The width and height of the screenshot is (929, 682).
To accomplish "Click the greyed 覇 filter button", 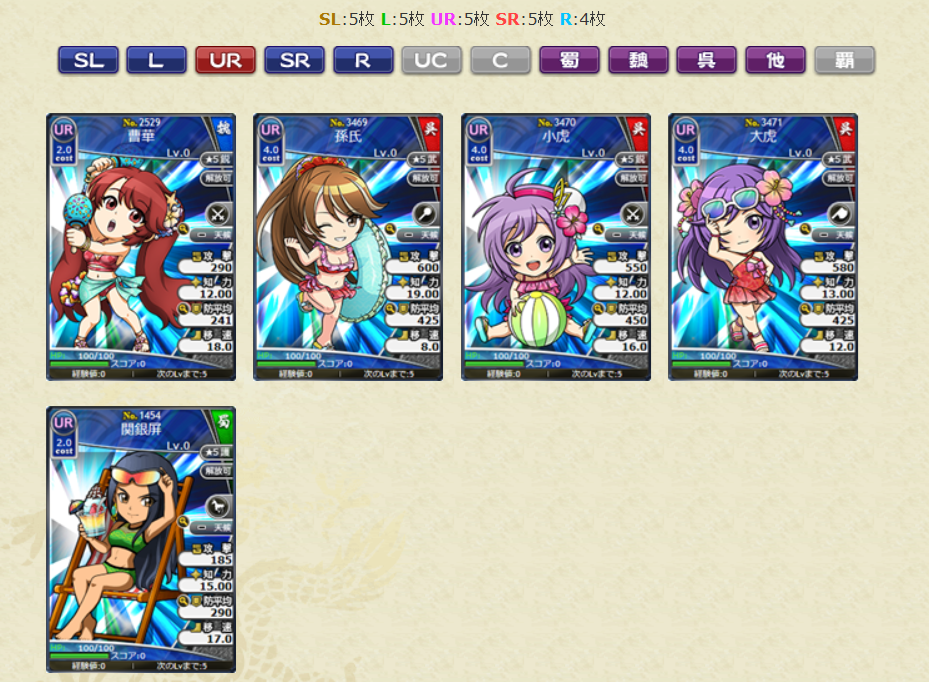I will 844,60.
